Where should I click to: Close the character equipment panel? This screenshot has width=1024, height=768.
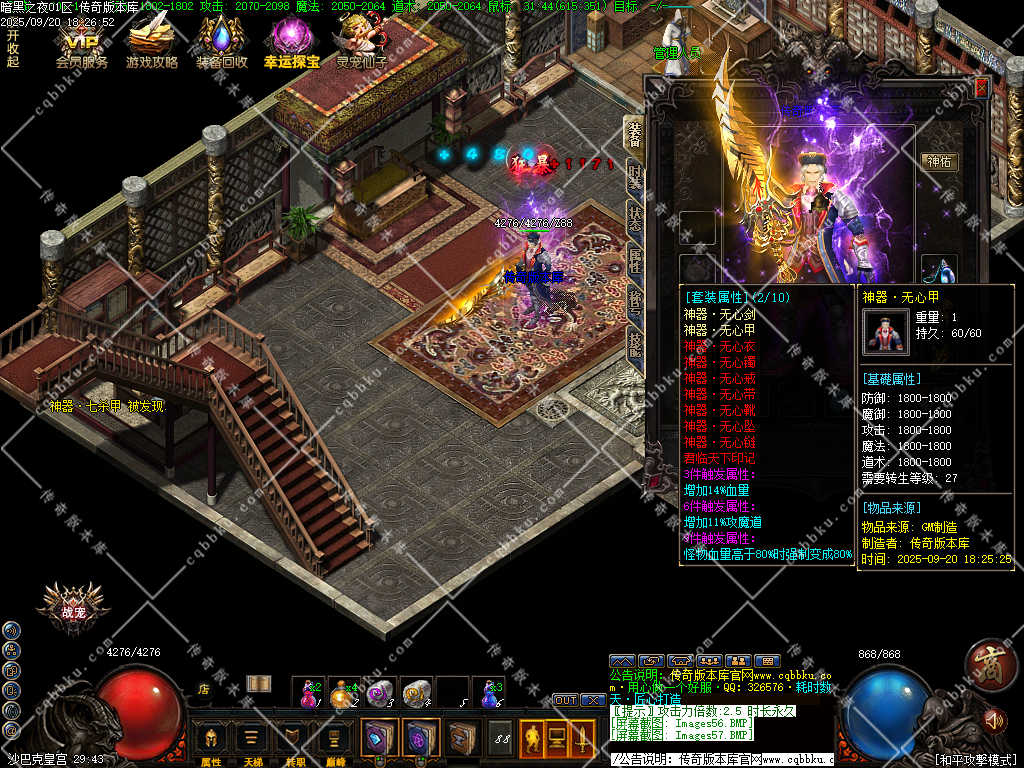pyautogui.click(x=981, y=88)
